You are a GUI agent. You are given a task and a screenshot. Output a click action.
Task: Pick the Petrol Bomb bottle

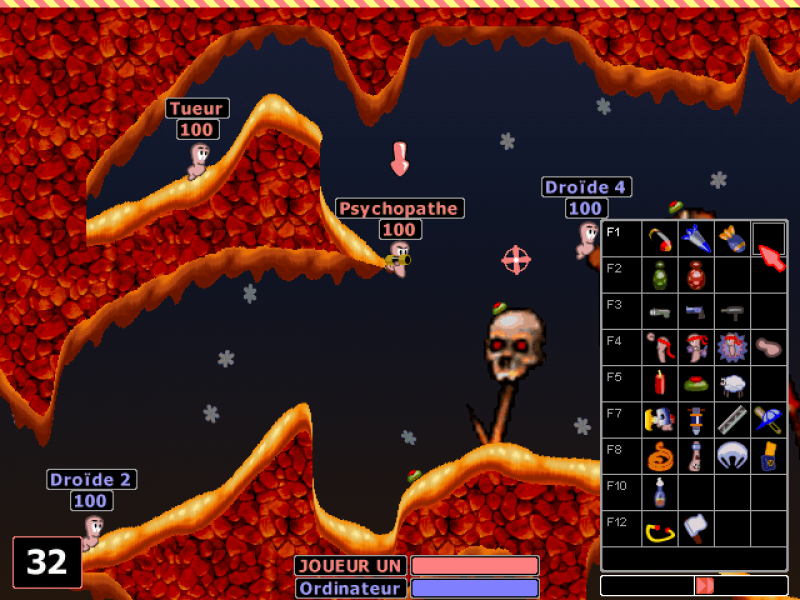coord(659,492)
